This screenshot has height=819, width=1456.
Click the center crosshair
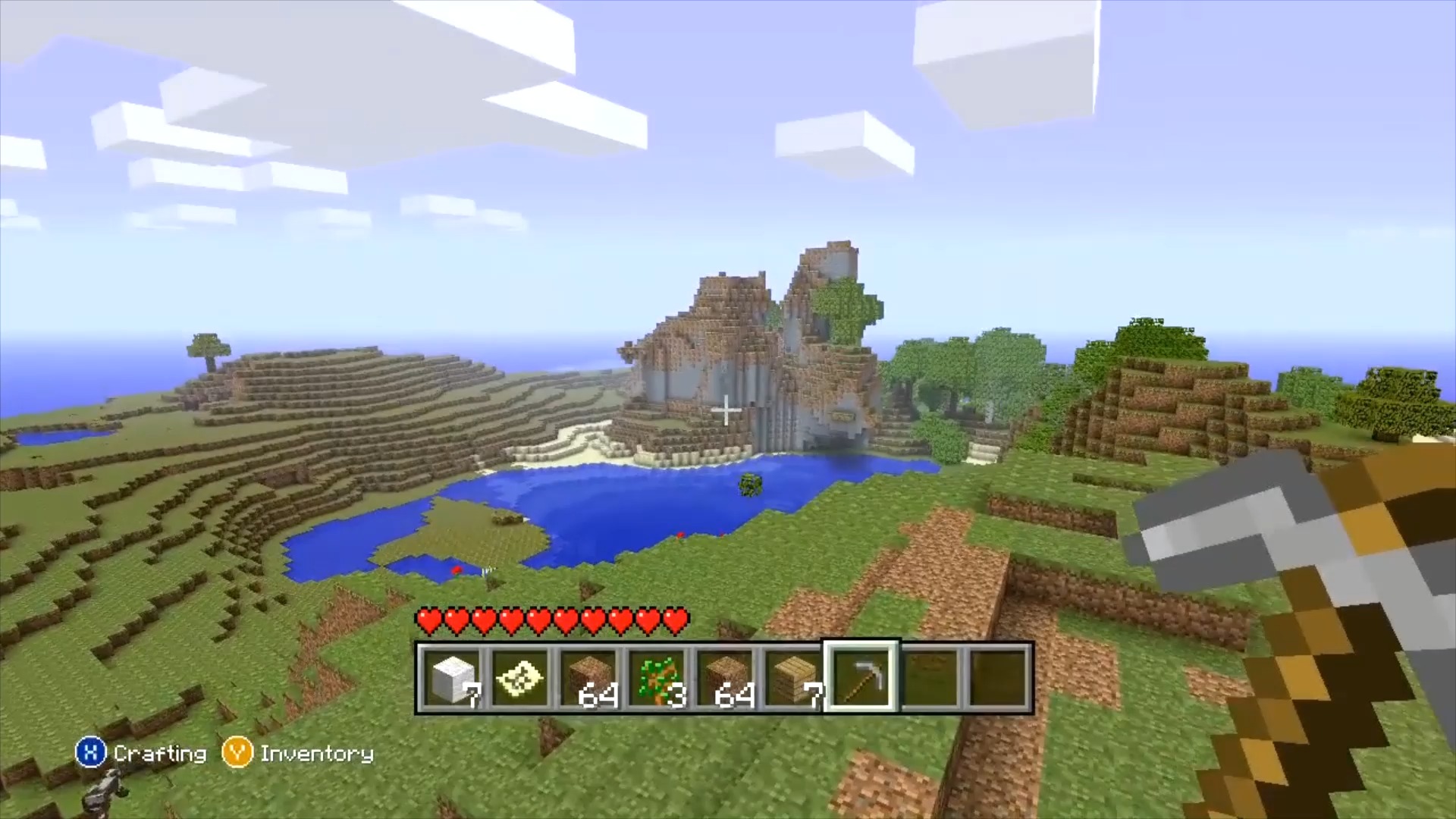tap(725, 409)
